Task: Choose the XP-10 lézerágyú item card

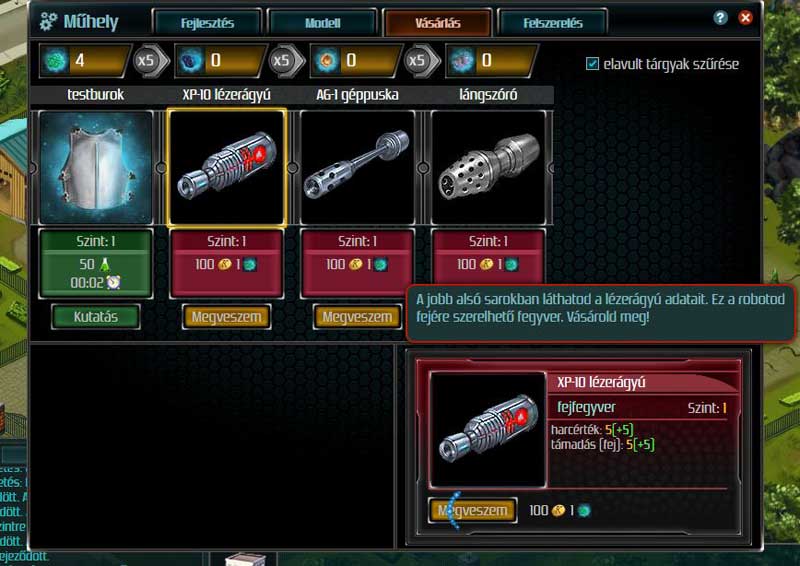Action: click(x=227, y=167)
